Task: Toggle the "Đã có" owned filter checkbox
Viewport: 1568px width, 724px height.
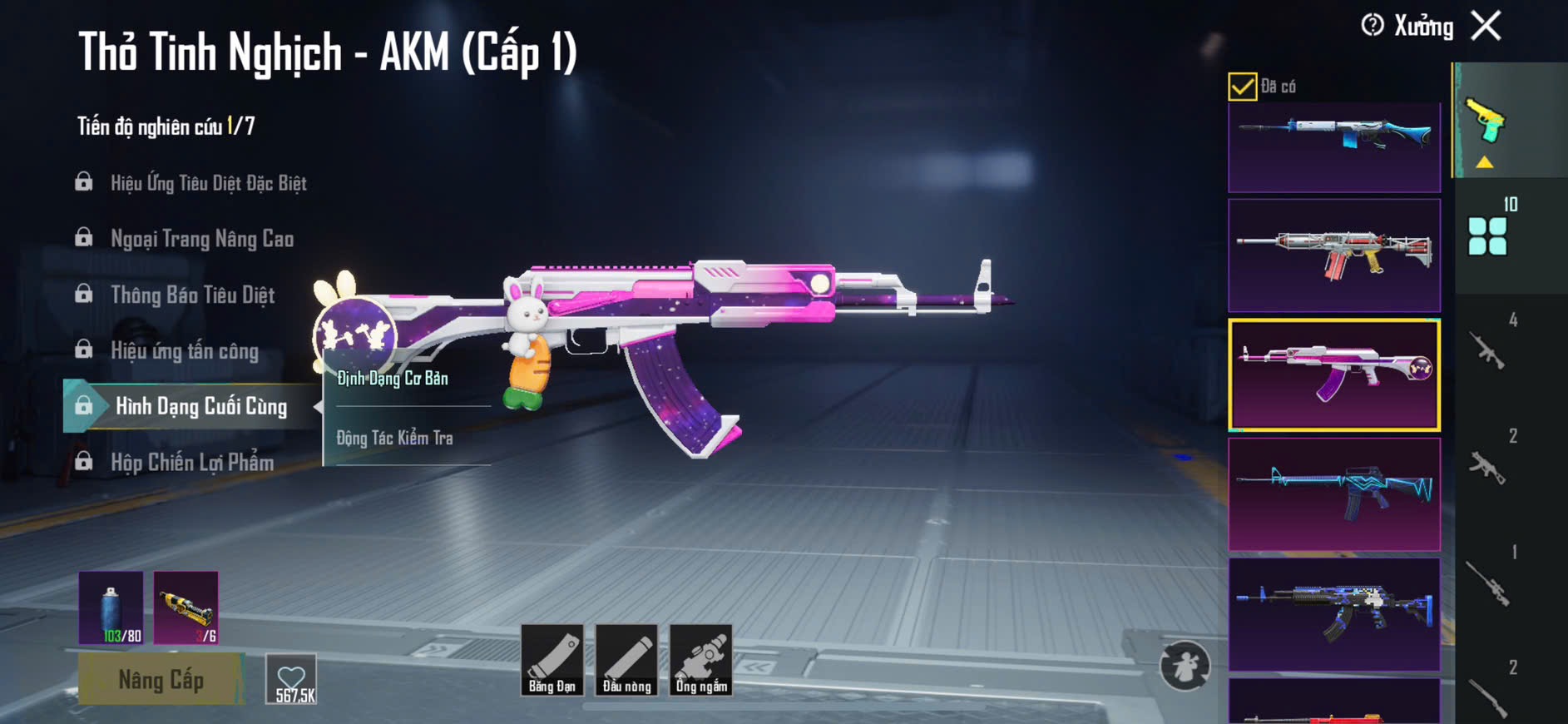Action: click(1242, 87)
